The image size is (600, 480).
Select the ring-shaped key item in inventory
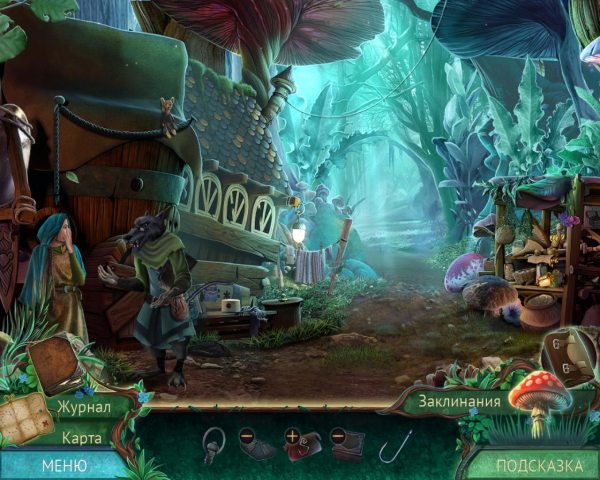pyautogui.click(x=213, y=444)
